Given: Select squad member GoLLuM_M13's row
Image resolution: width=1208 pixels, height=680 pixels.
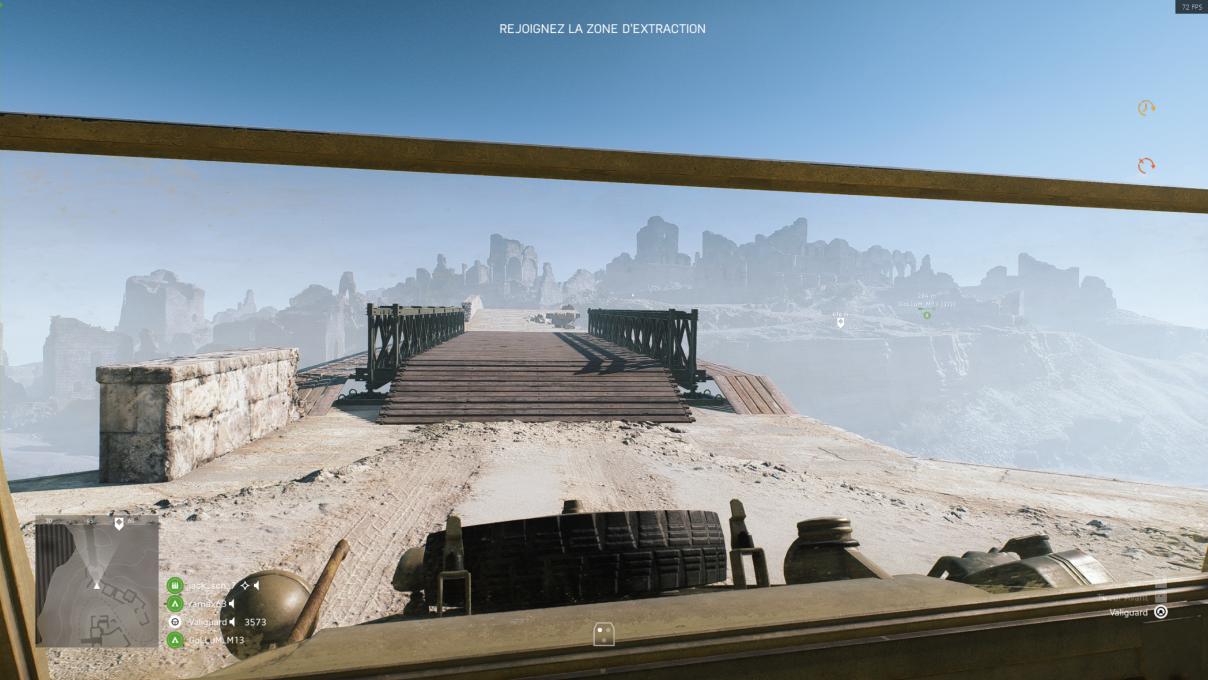Looking at the screenshot, I should 208,640.
